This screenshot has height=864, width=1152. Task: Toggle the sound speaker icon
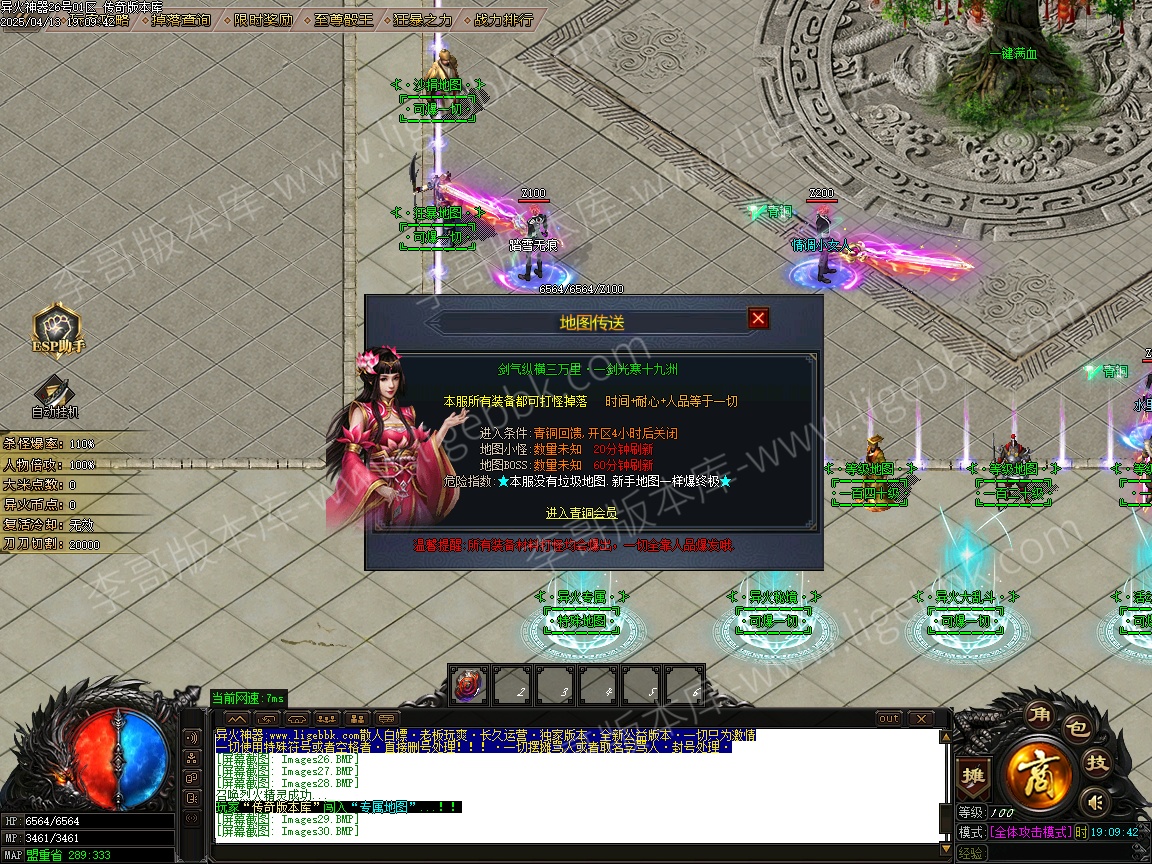tap(1096, 801)
